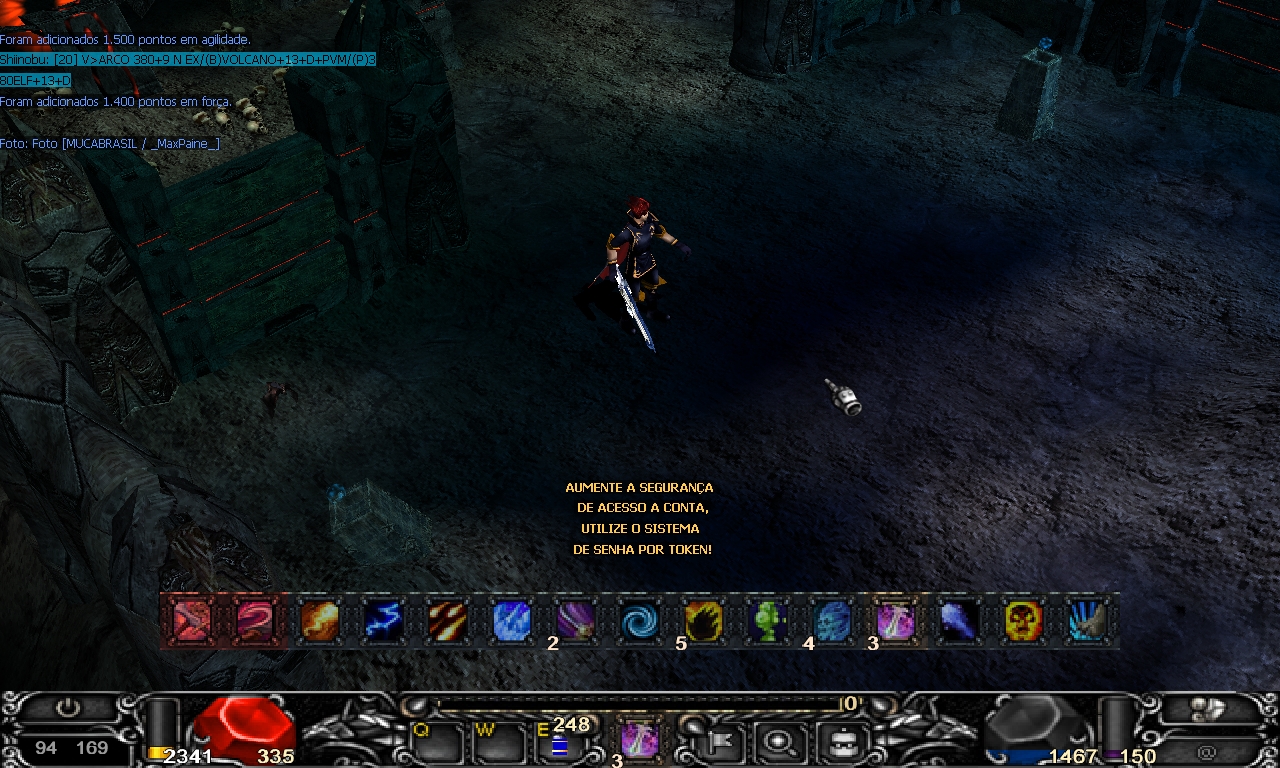Select the orange fire slash skill
The height and width of the screenshot is (768, 1280).
(319, 621)
